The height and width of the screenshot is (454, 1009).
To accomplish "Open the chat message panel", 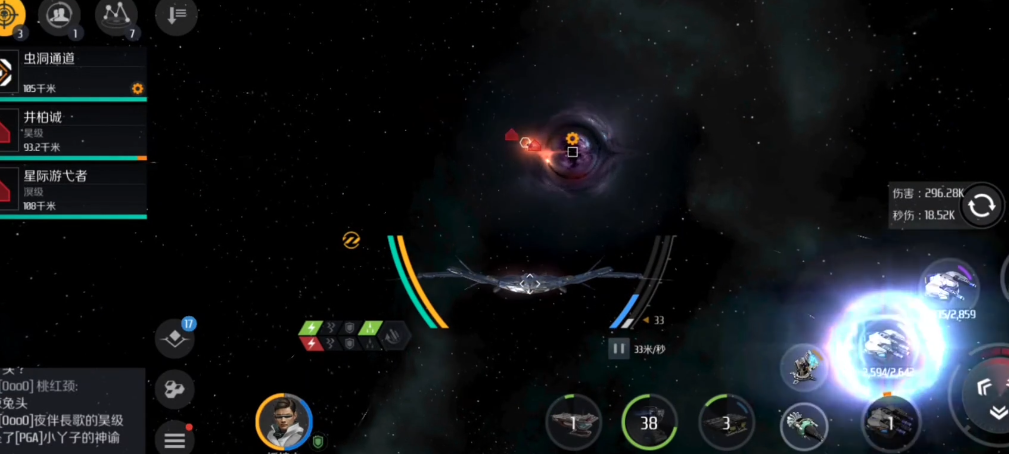I will pyautogui.click(x=72, y=408).
